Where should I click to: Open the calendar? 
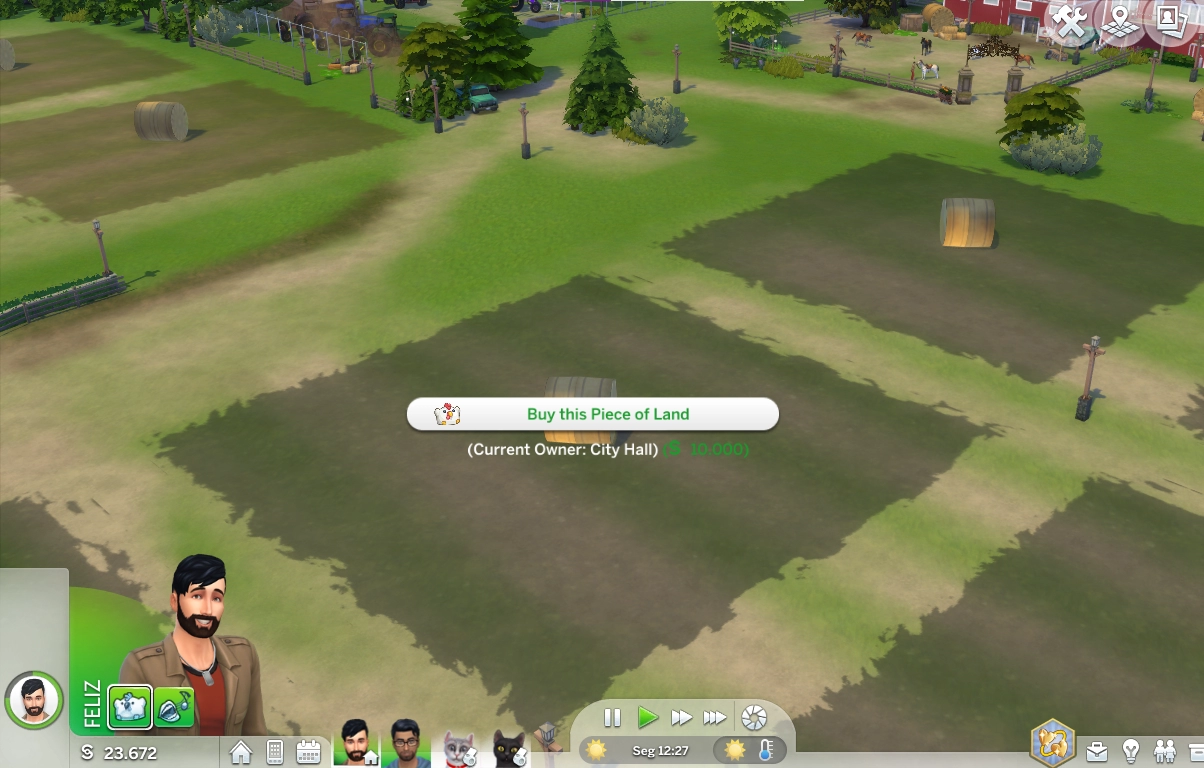coord(308,752)
